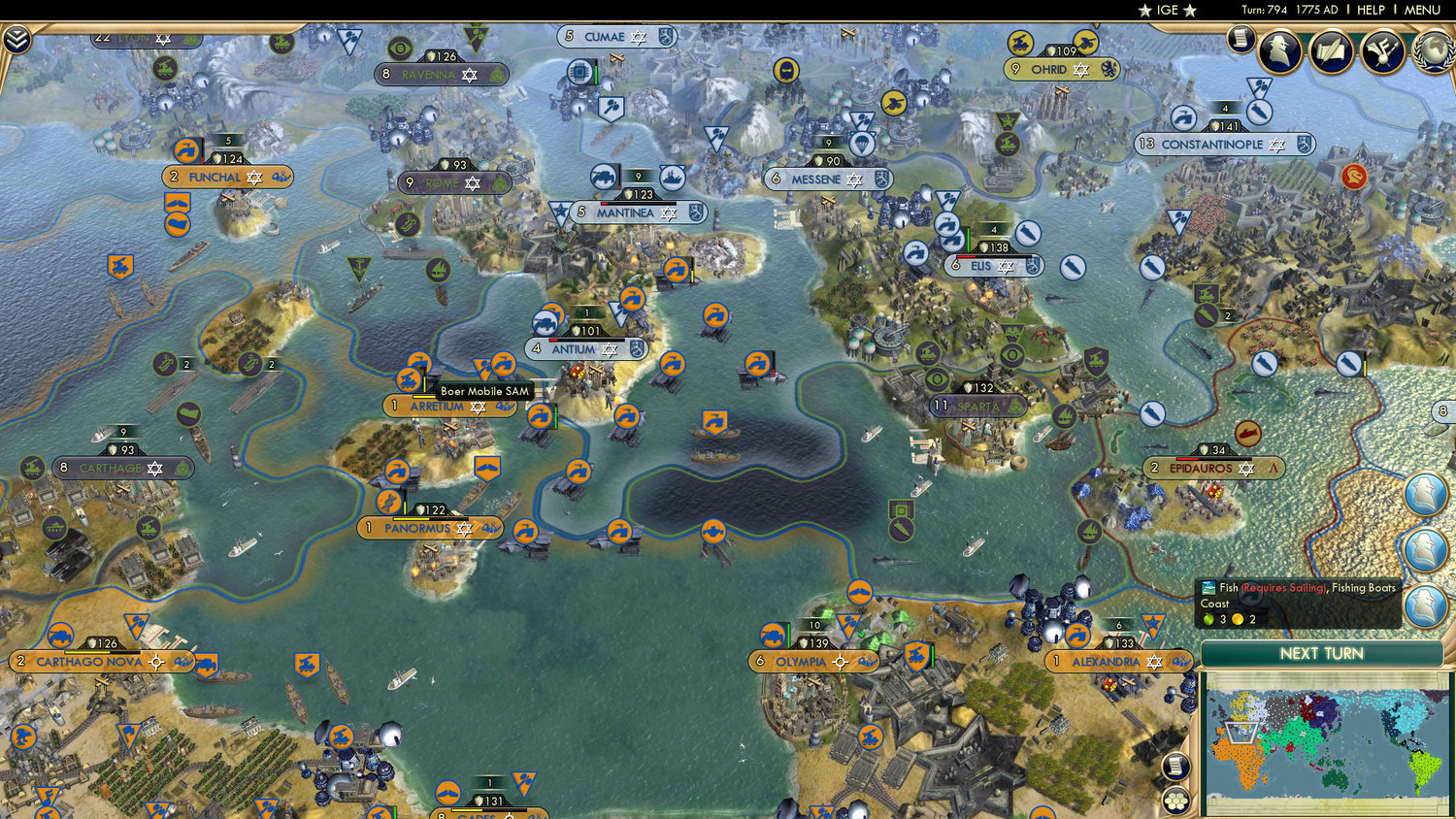
Task: Click the religion star on Rome's city banner
Action: [x=473, y=183]
